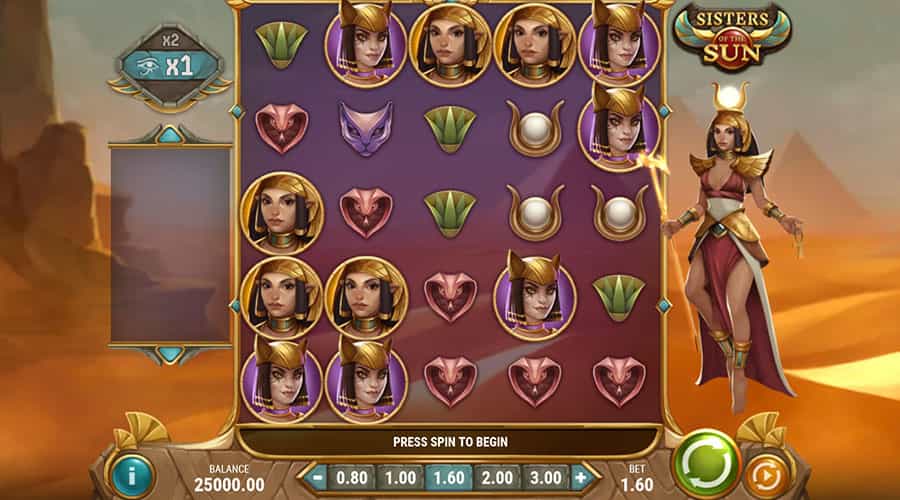Choose the 1.00 bet value
The width and height of the screenshot is (900, 500).
(399, 477)
